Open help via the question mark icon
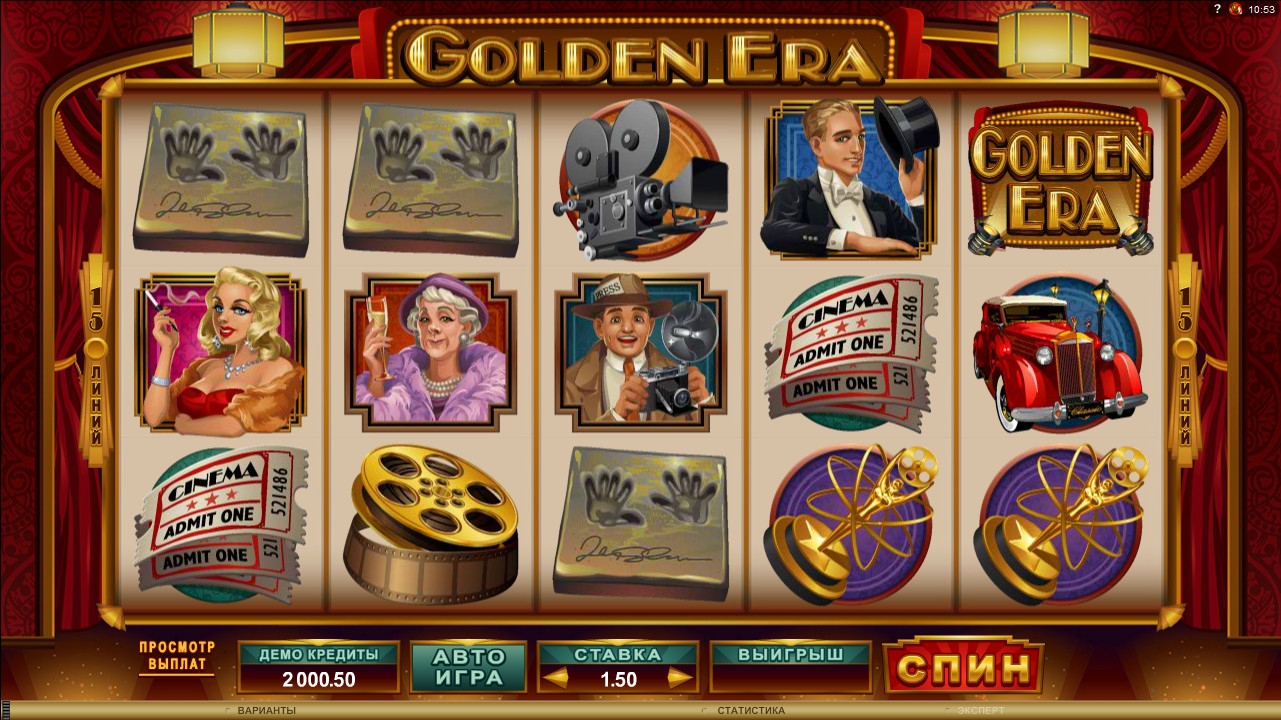This screenshot has width=1281, height=720. tap(1219, 8)
